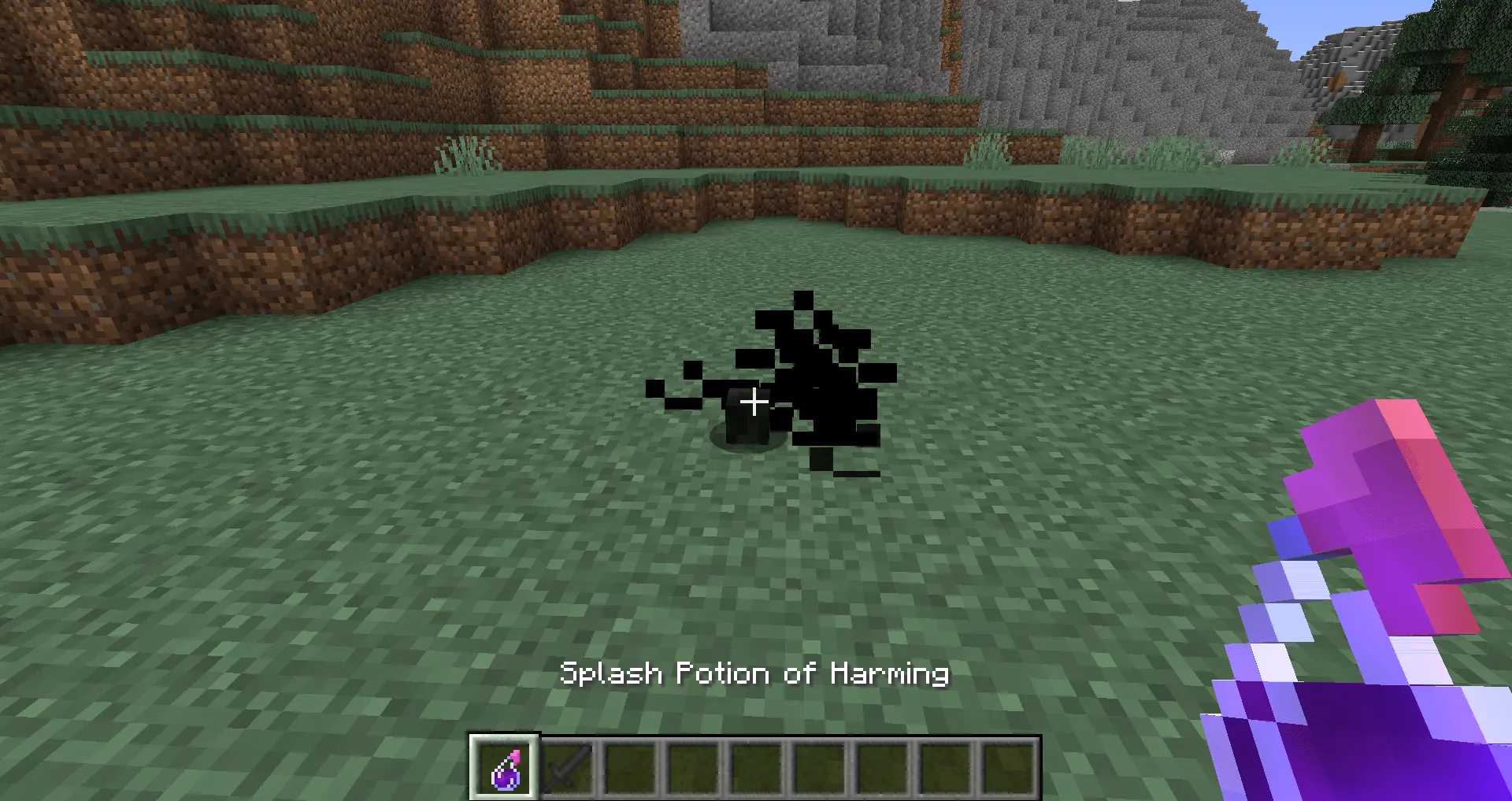Screen dimensions: 1512x801
Task: Click the crosshair at screen center
Action: coord(754,402)
